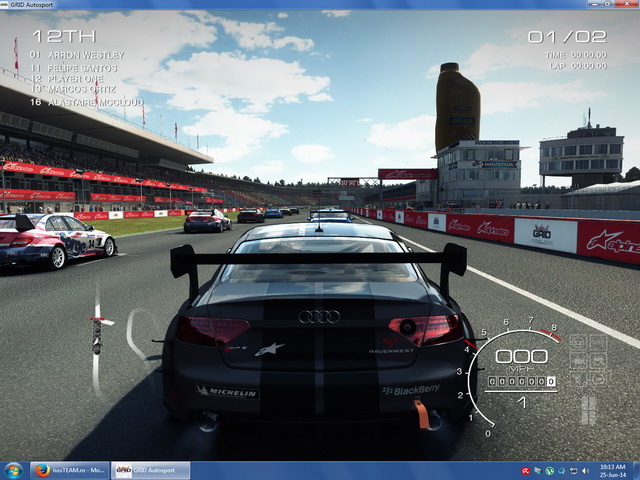
Task: Choose Marcos Ortiz in the standings
Action: [81, 90]
